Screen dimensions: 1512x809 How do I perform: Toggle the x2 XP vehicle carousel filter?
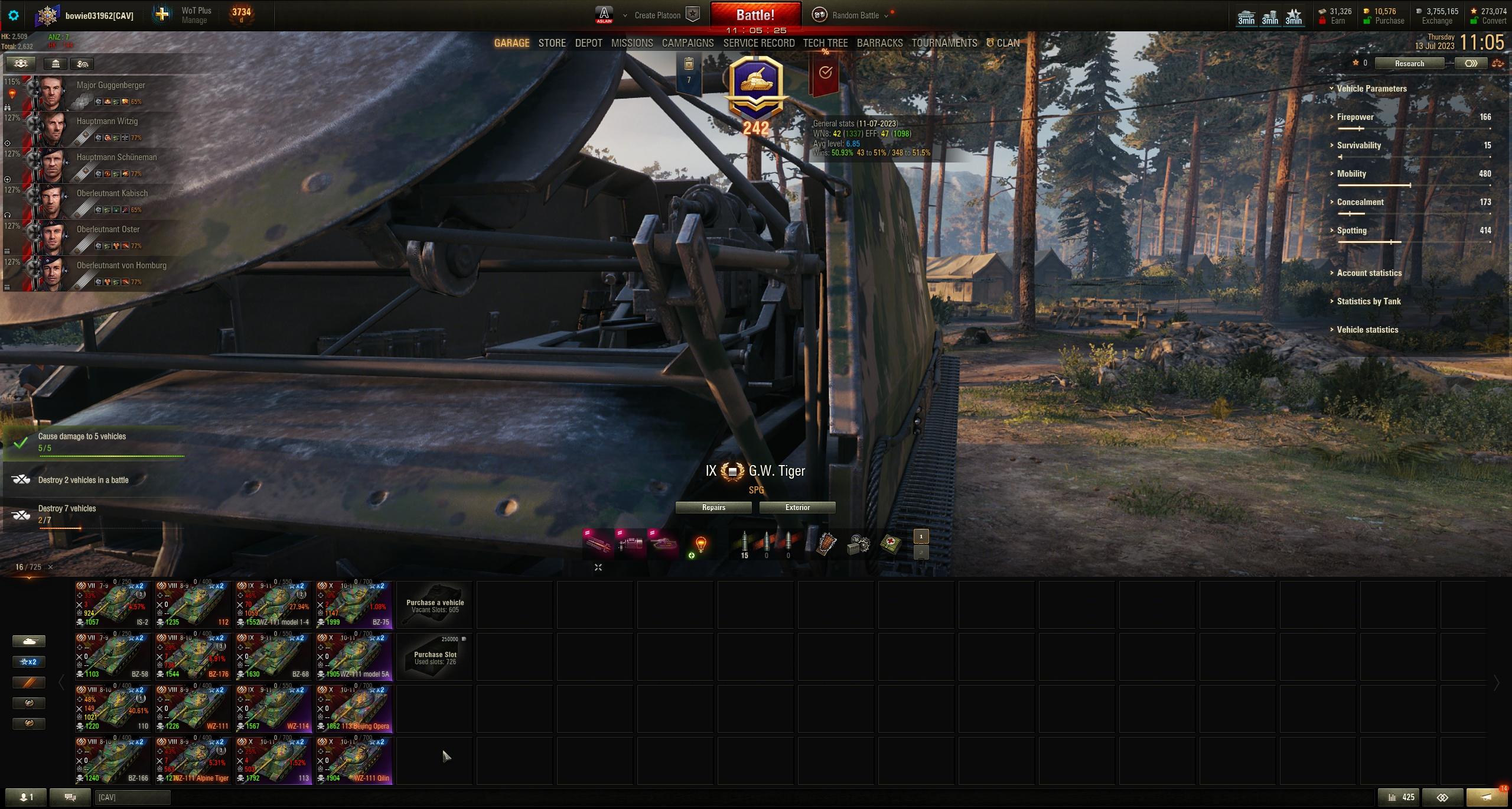point(29,661)
